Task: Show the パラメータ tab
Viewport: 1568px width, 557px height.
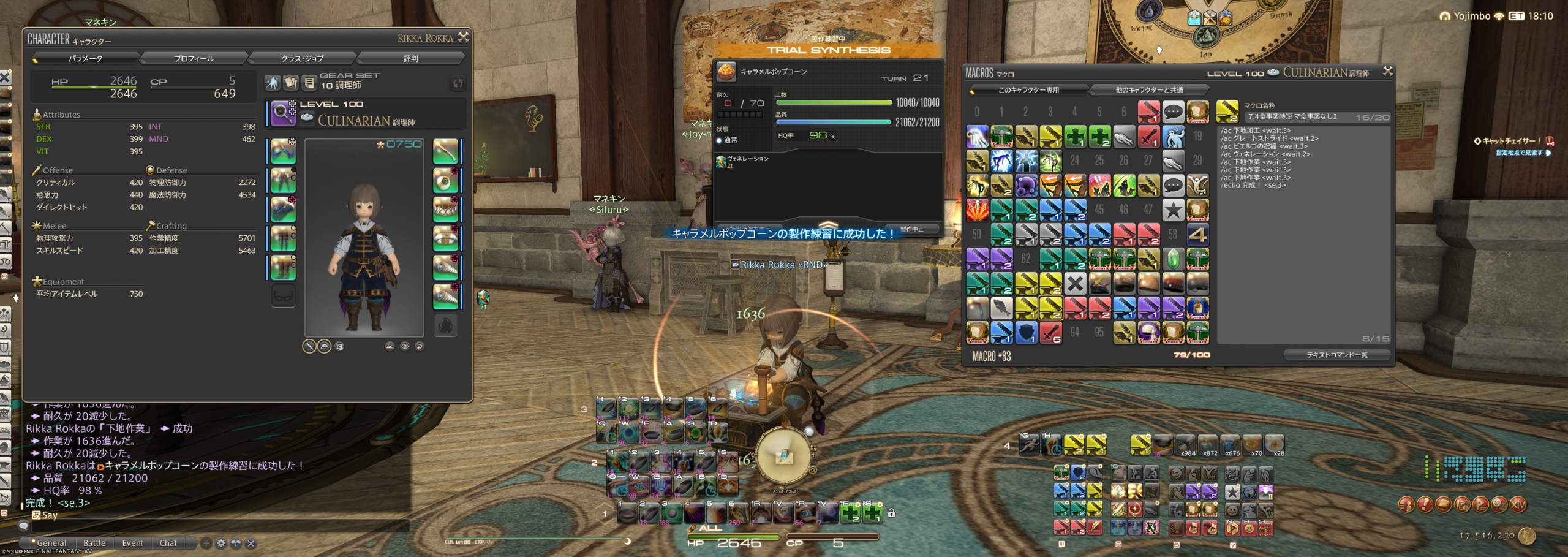Action: [85, 58]
